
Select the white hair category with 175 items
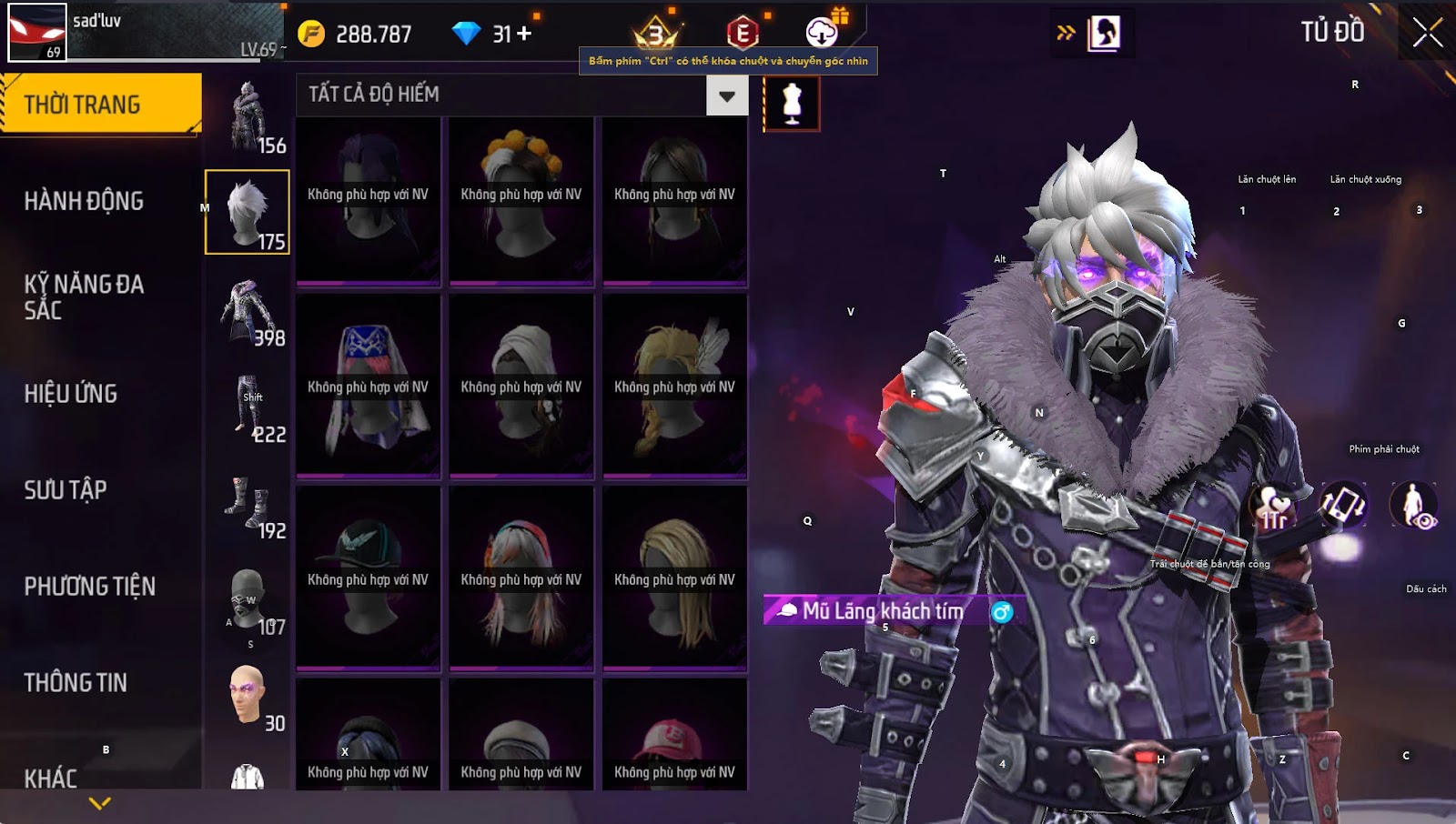[x=248, y=212]
